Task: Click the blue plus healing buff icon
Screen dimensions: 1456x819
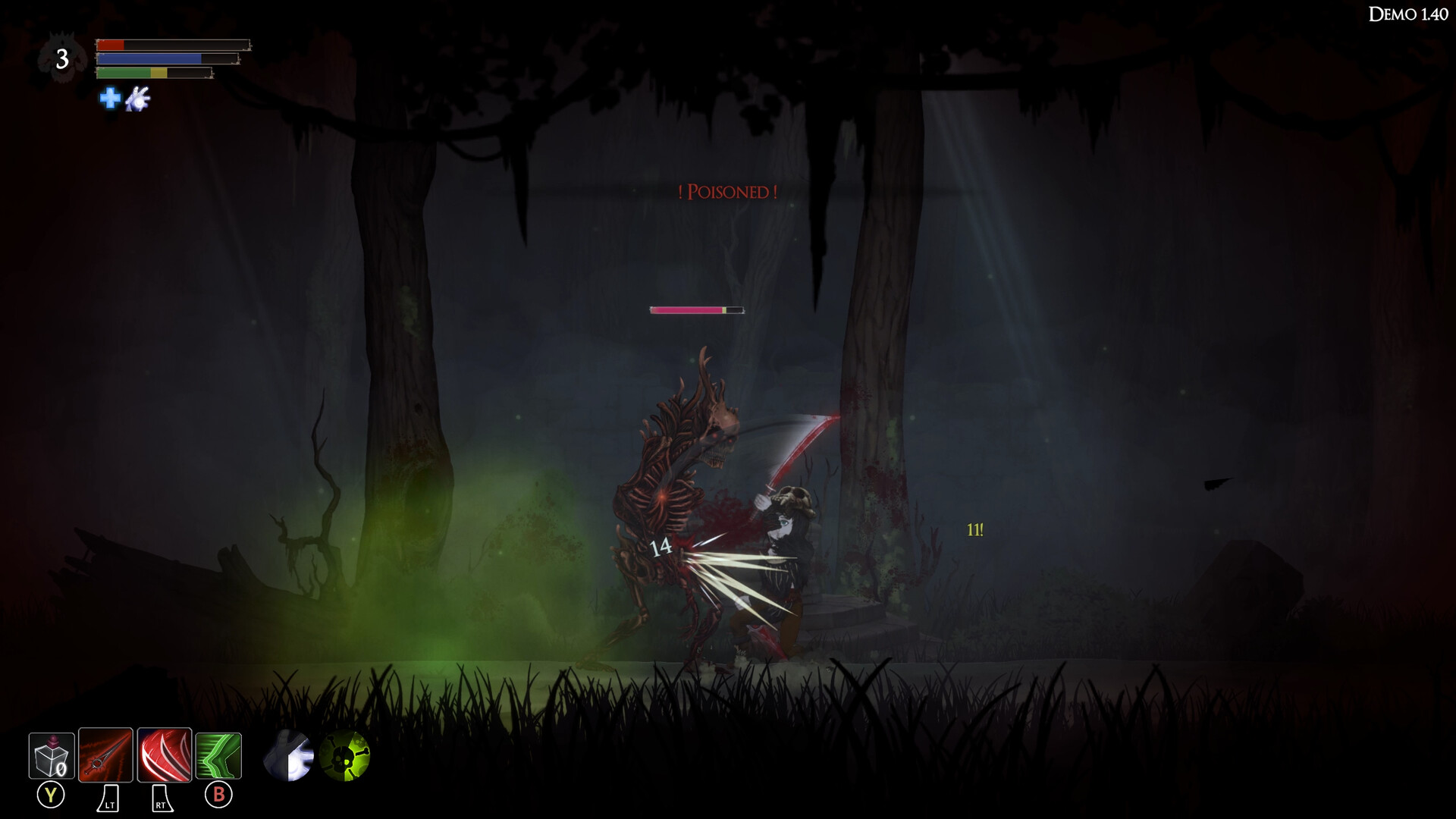Action: [x=108, y=99]
